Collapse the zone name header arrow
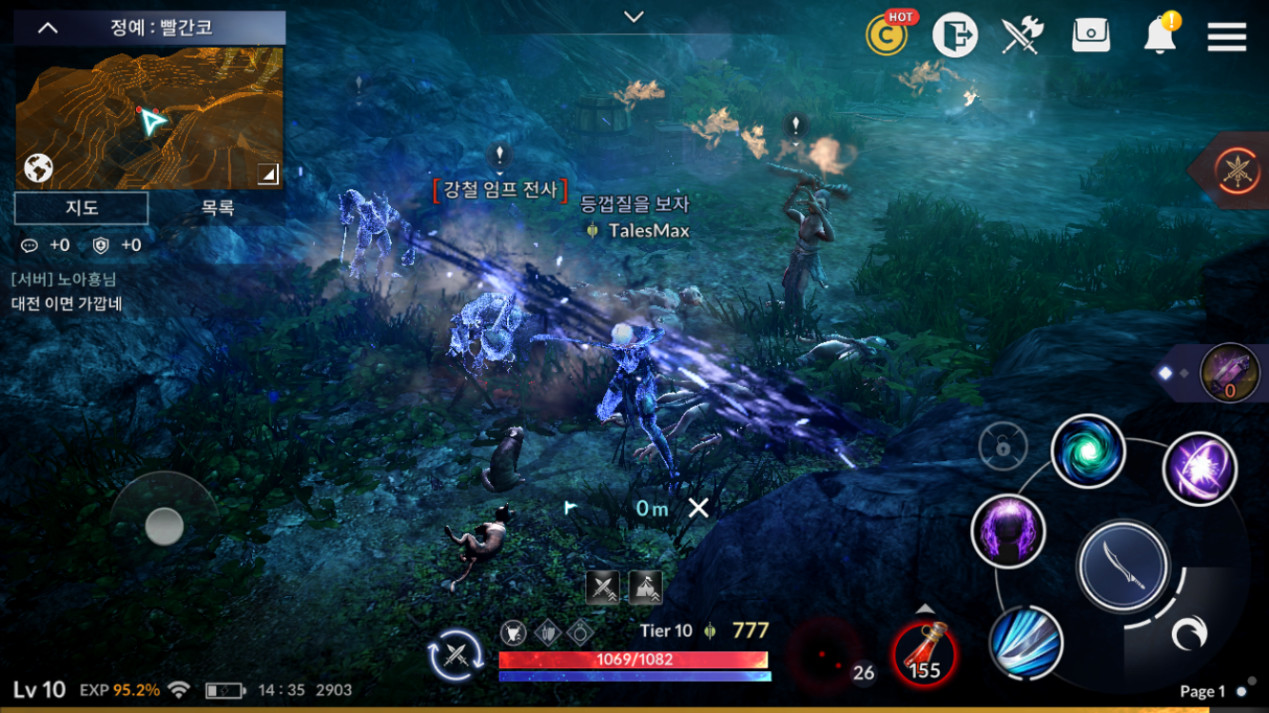The width and height of the screenshot is (1269, 713). tap(47, 28)
